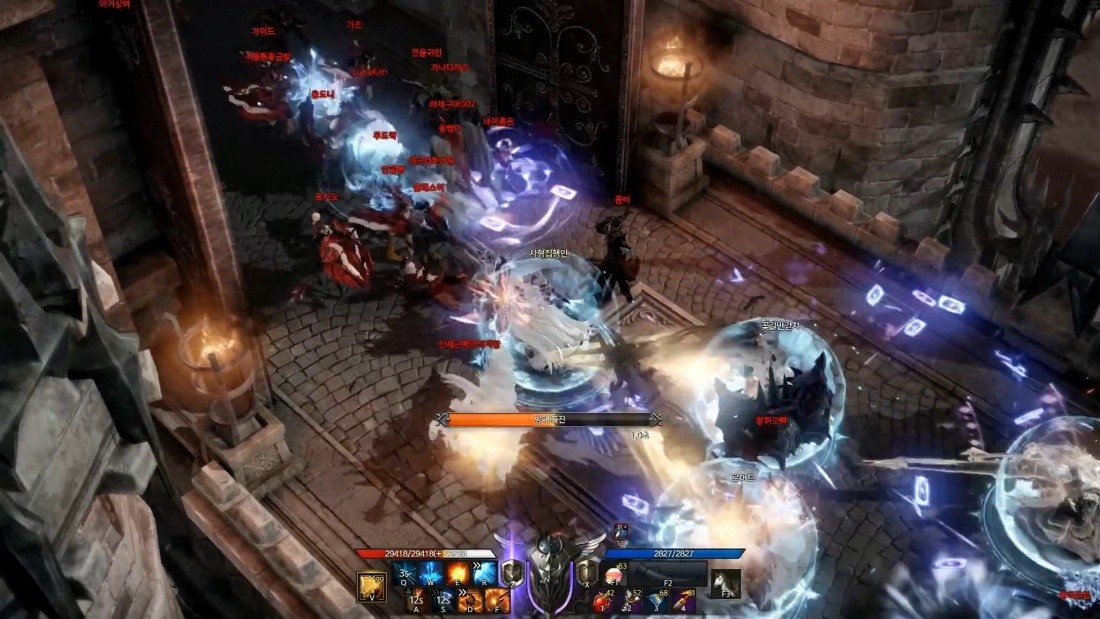Use the battle item in slot 2

click(632, 600)
